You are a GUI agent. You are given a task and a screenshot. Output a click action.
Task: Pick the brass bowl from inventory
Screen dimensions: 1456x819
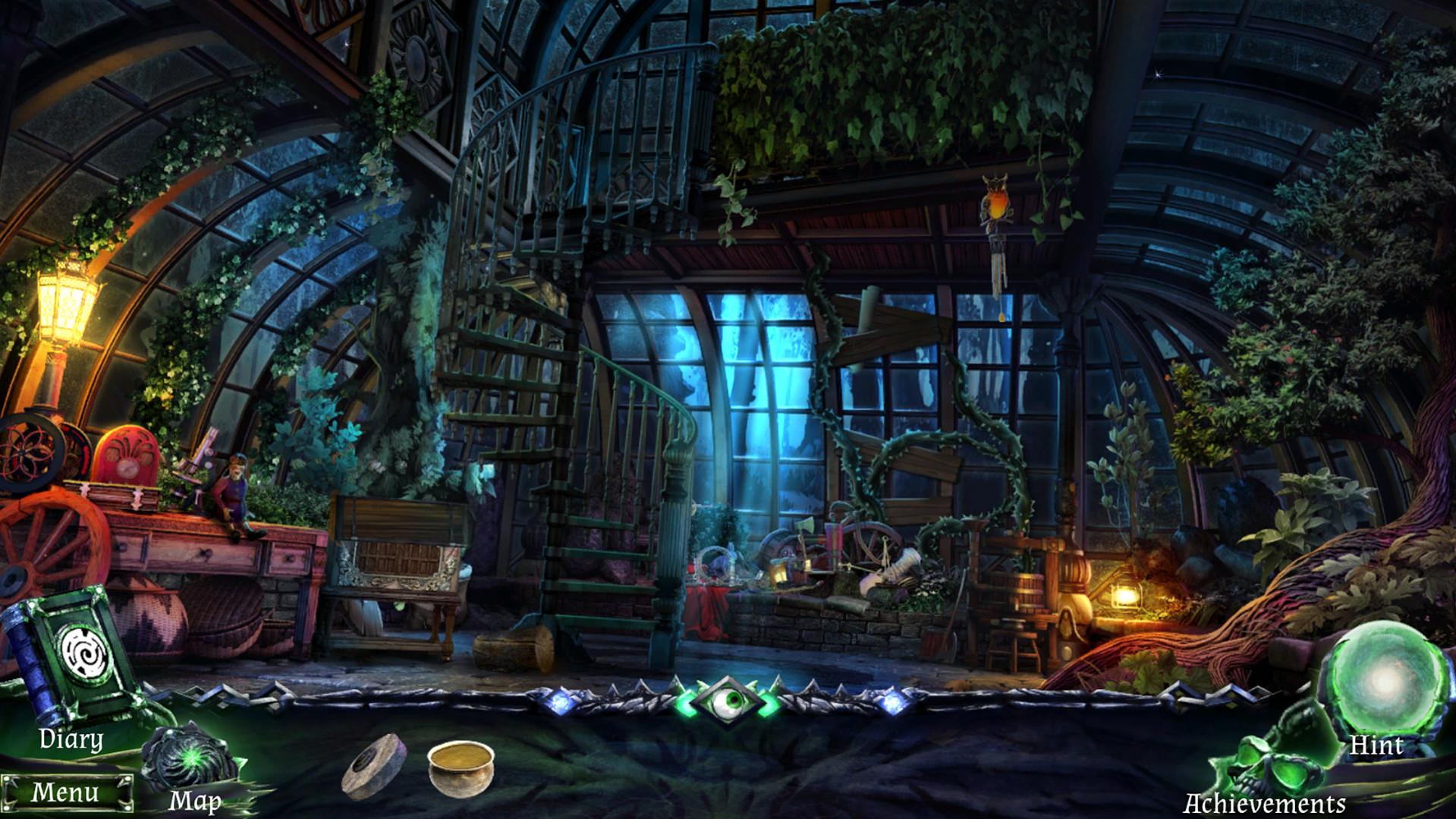(461, 767)
